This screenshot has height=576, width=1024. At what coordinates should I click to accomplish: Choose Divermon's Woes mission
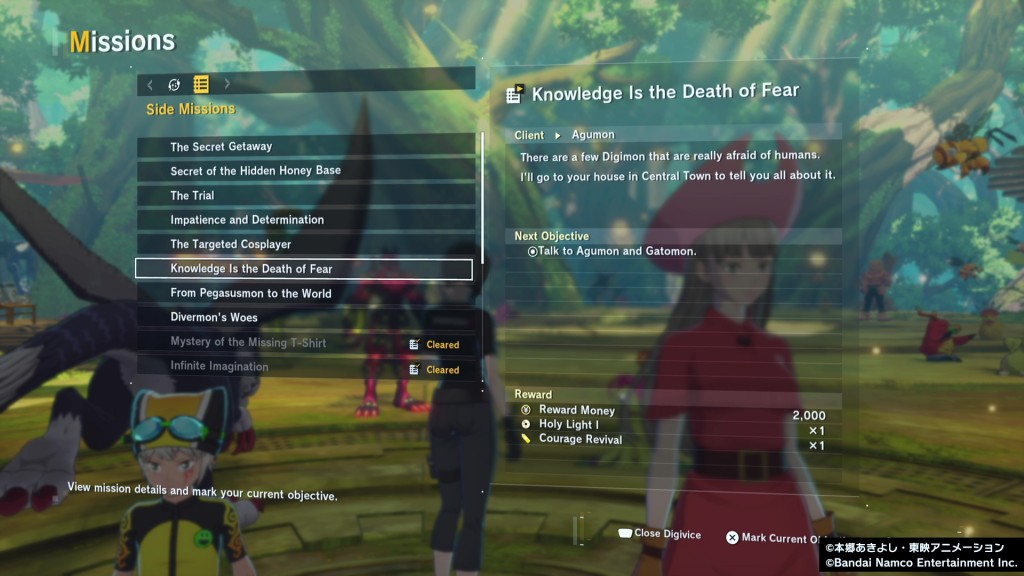[305, 318]
